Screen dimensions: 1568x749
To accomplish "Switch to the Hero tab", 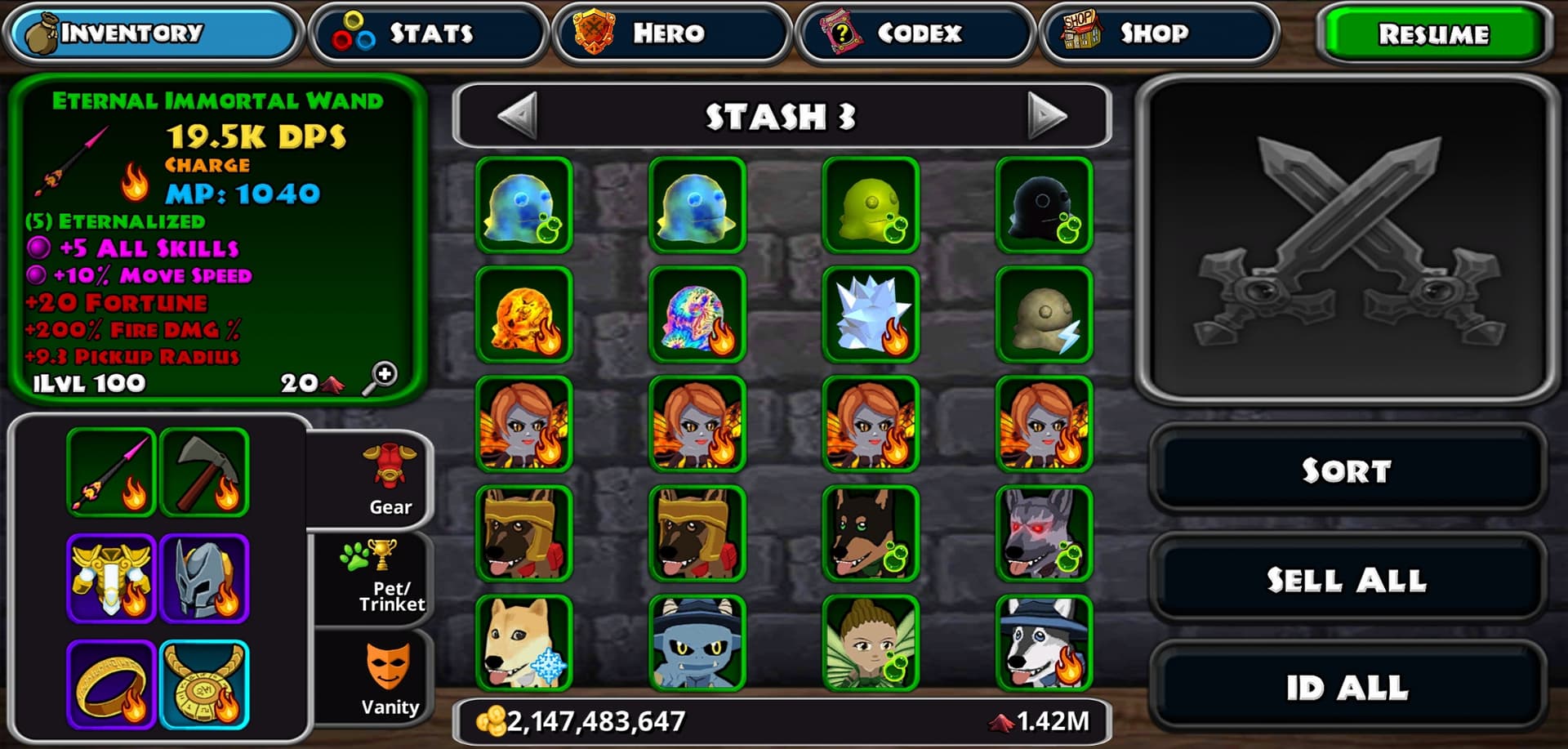I will (x=671, y=33).
